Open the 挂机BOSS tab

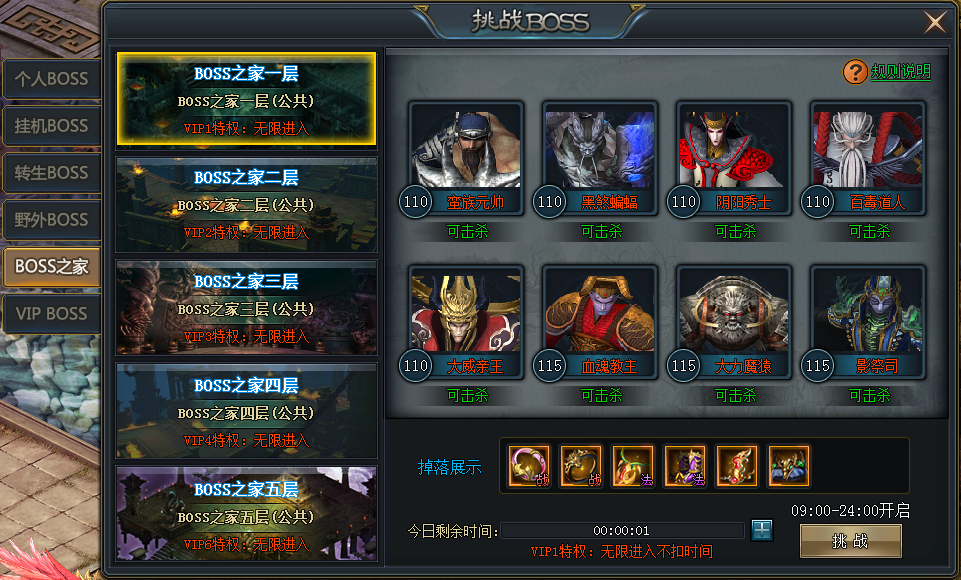tap(51, 126)
